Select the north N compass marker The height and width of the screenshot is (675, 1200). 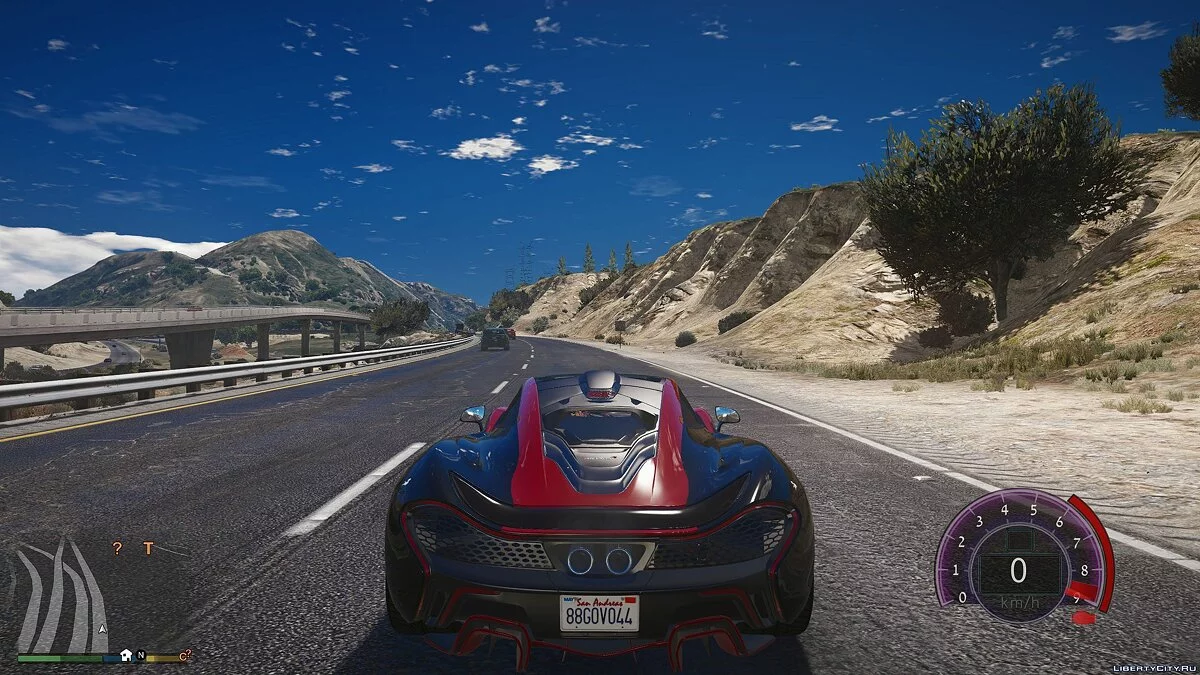point(141,656)
